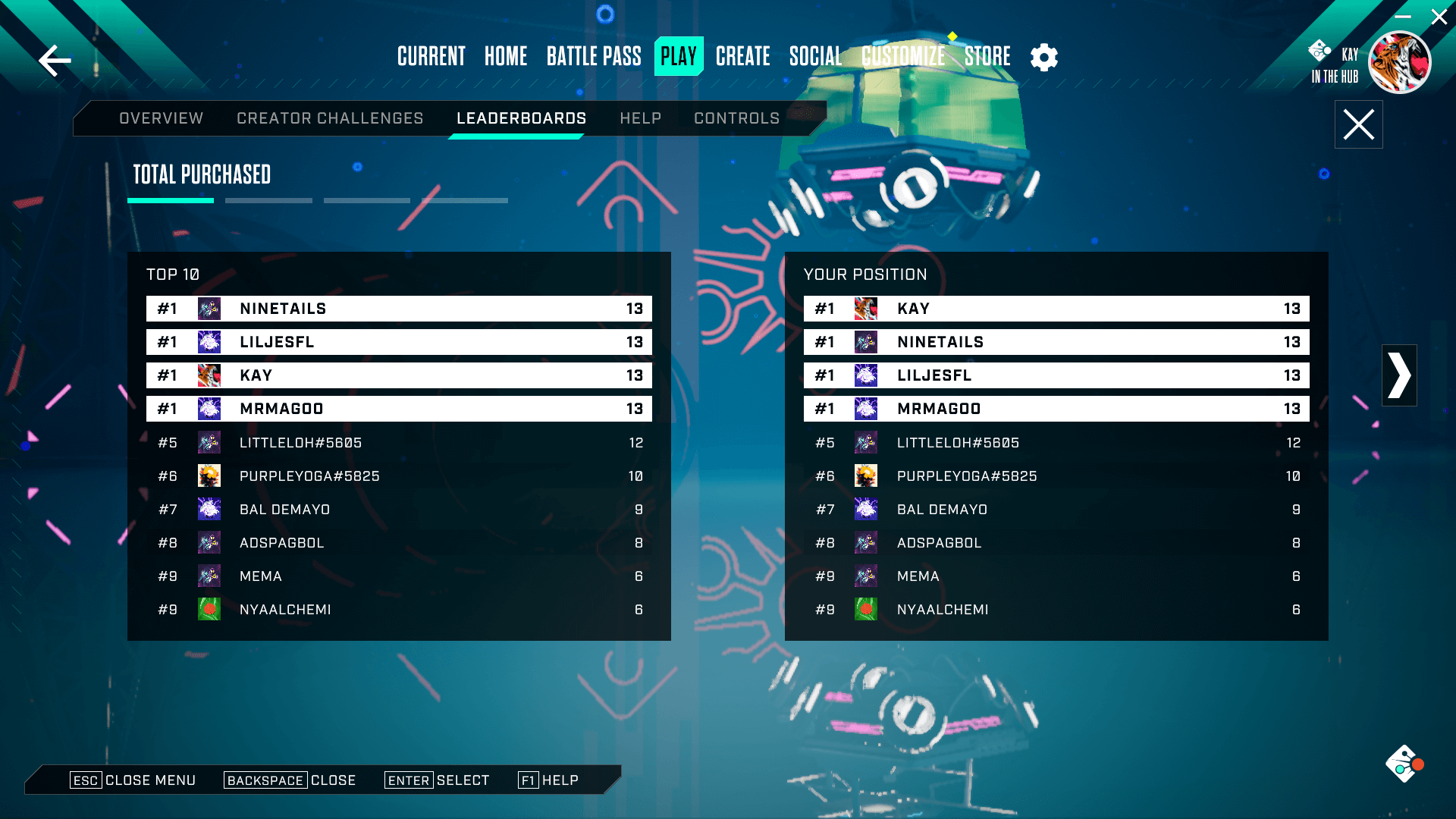Select NINETAILS row in Top 10 list

[399, 309]
